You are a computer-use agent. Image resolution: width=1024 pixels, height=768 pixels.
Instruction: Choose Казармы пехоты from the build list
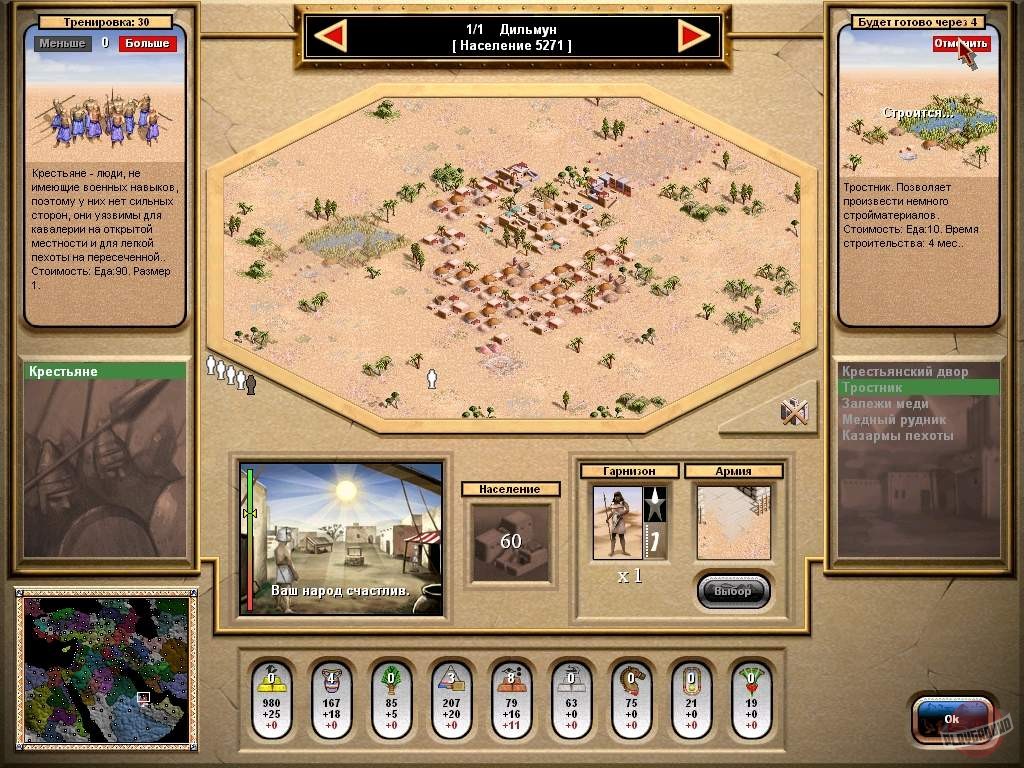905,436
